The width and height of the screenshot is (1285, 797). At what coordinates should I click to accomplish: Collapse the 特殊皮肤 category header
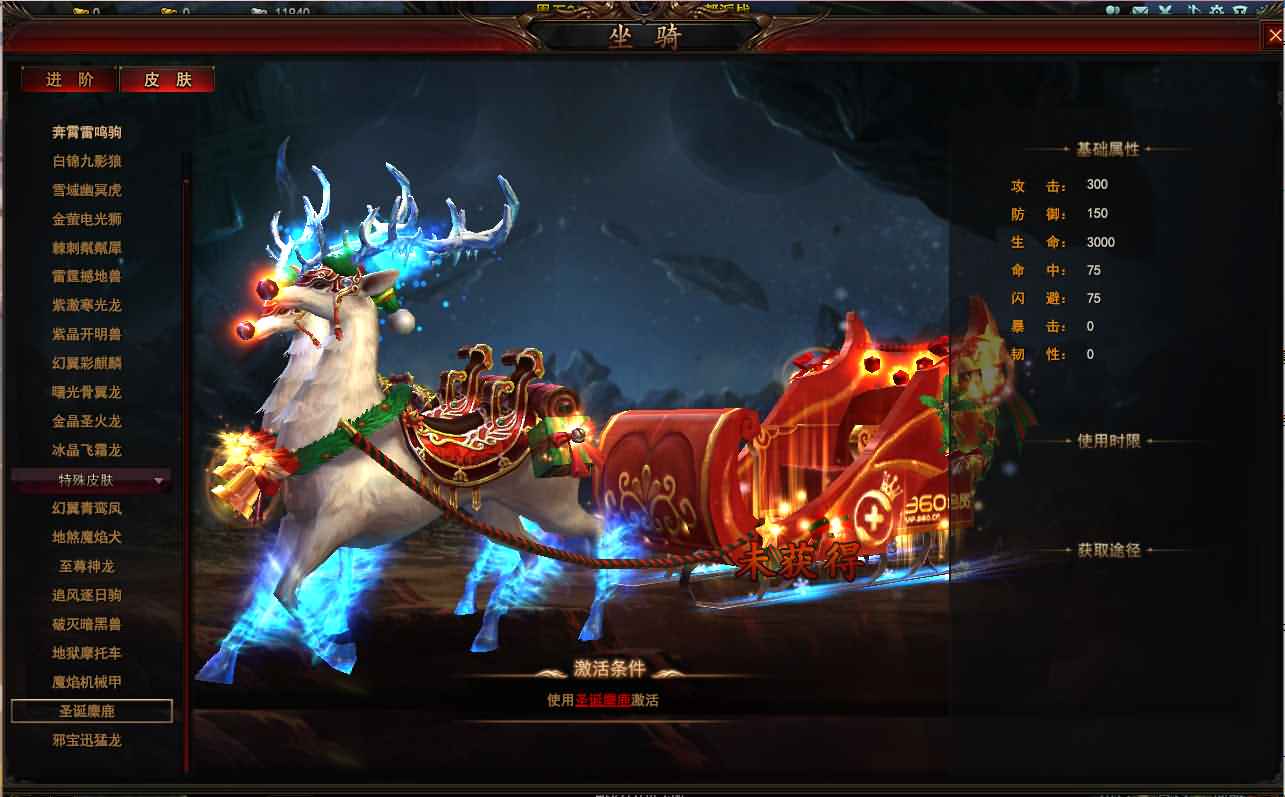point(90,481)
